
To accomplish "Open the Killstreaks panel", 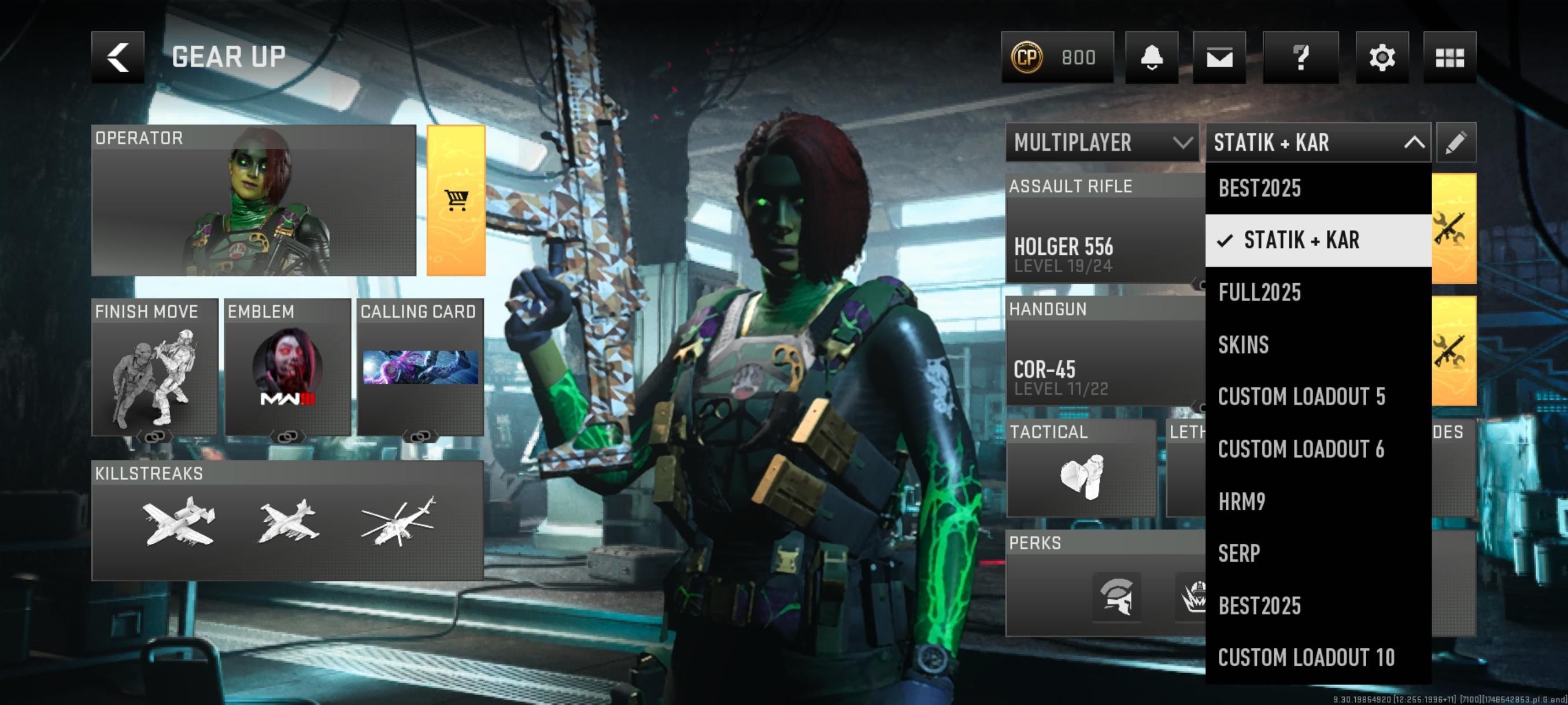I will [x=287, y=521].
